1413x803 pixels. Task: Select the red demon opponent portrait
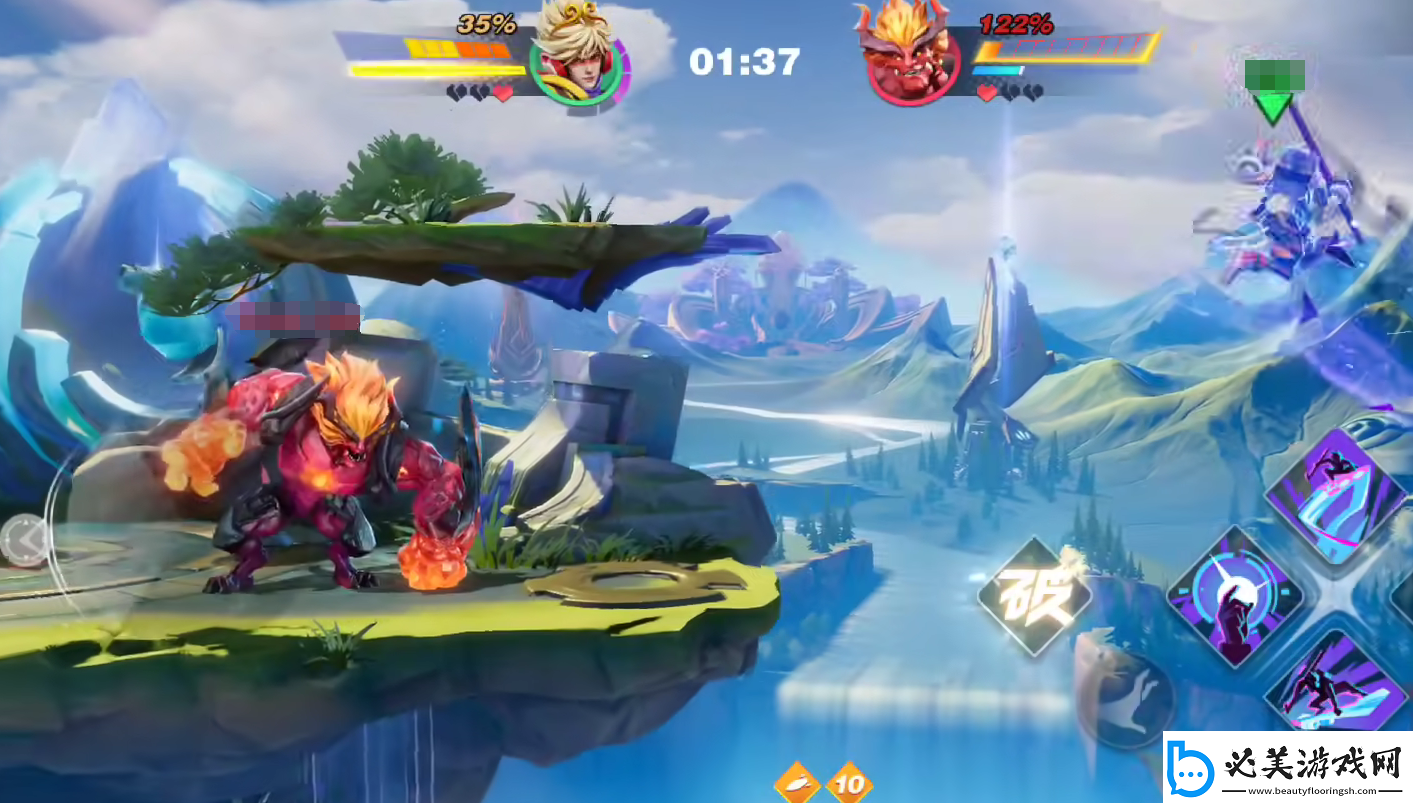[904, 54]
